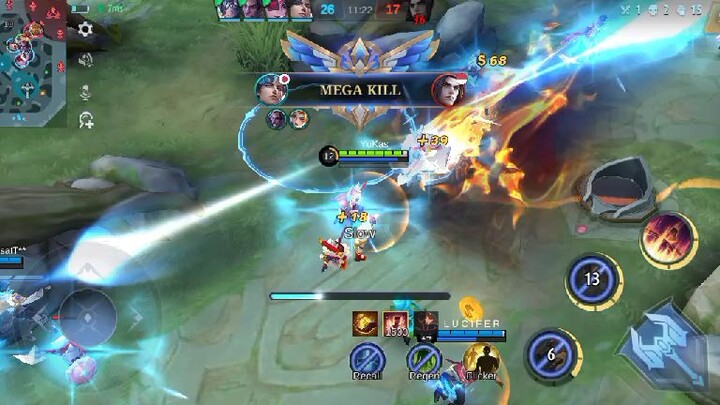Open the minimap
The width and height of the screenshot is (720, 405).
click(34, 60)
